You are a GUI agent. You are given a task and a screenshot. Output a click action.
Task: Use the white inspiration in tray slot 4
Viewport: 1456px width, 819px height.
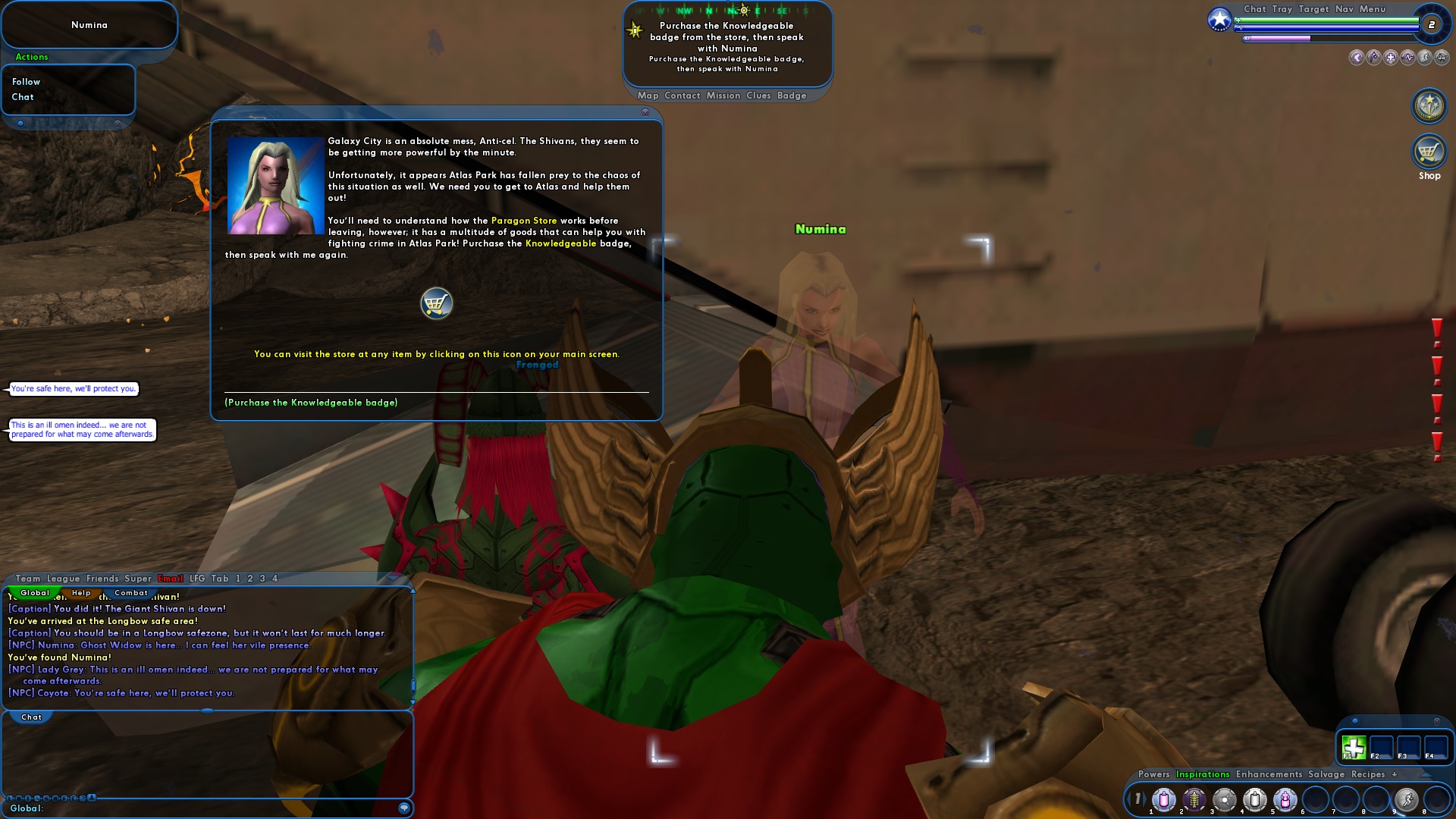pos(1254,799)
